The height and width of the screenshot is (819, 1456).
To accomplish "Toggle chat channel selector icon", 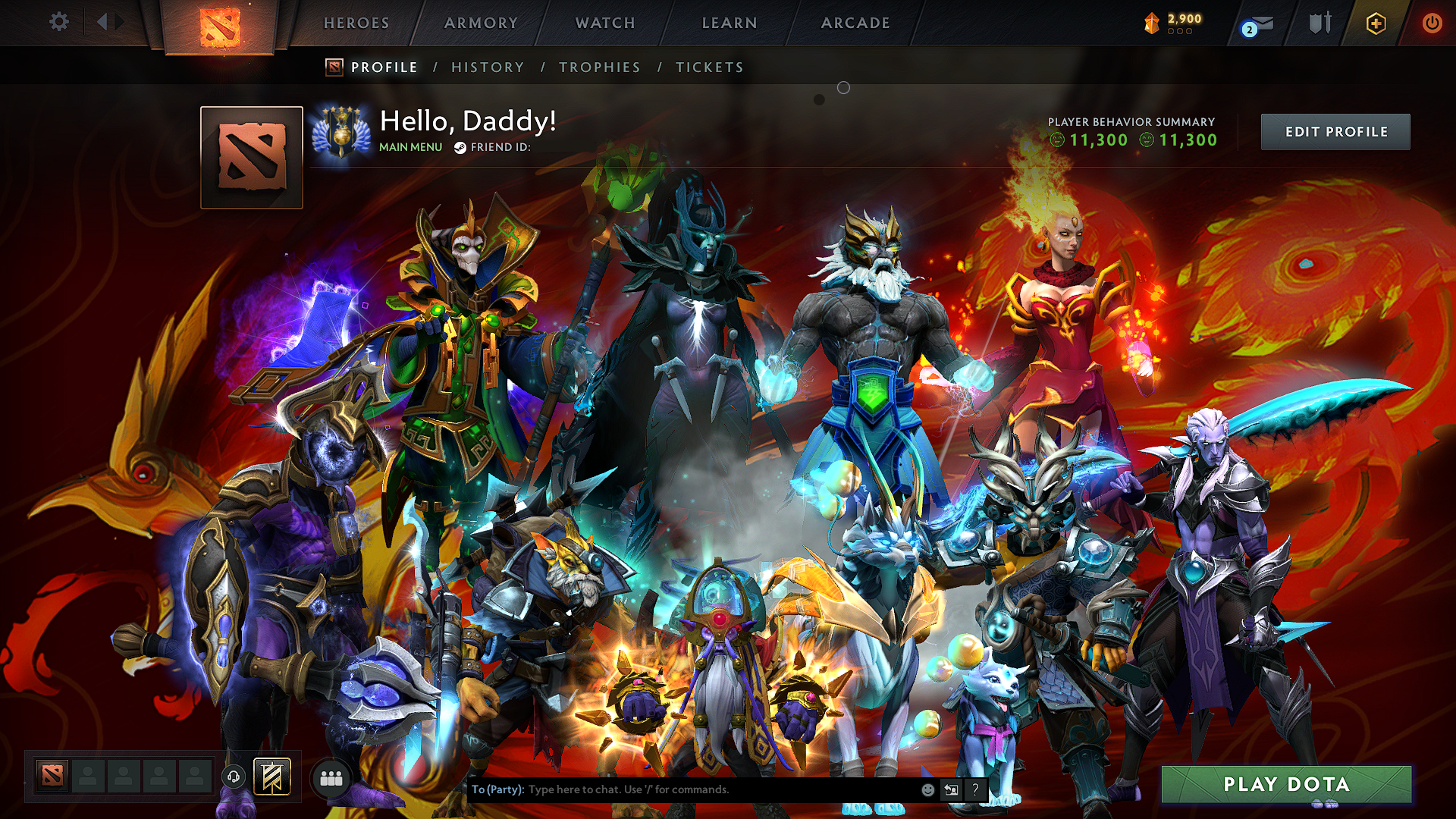I will click(x=951, y=789).
